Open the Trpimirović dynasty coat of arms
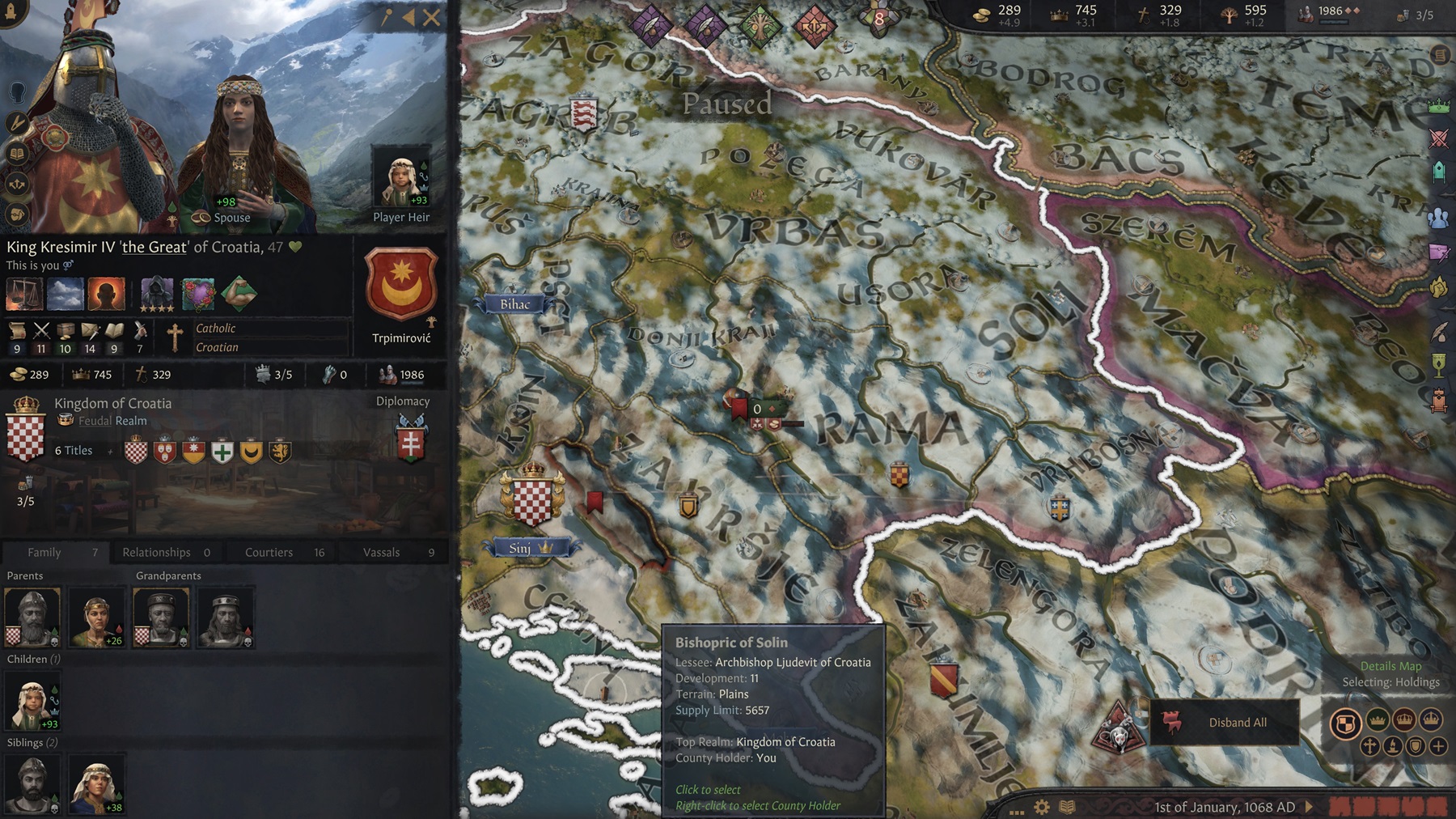The width and height of the screenshot is (1456, 819). click(x=401, y=283)
